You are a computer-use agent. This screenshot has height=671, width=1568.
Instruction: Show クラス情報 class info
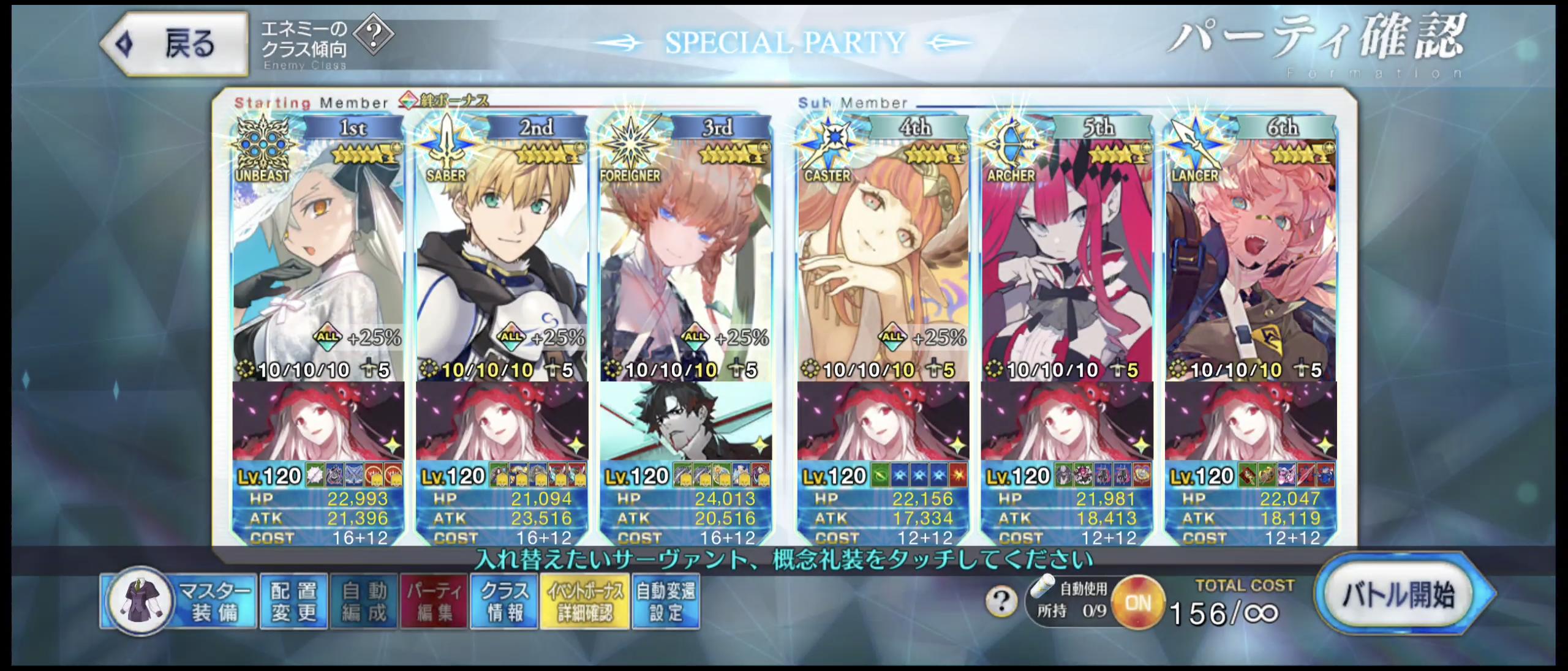coord(504,601)
